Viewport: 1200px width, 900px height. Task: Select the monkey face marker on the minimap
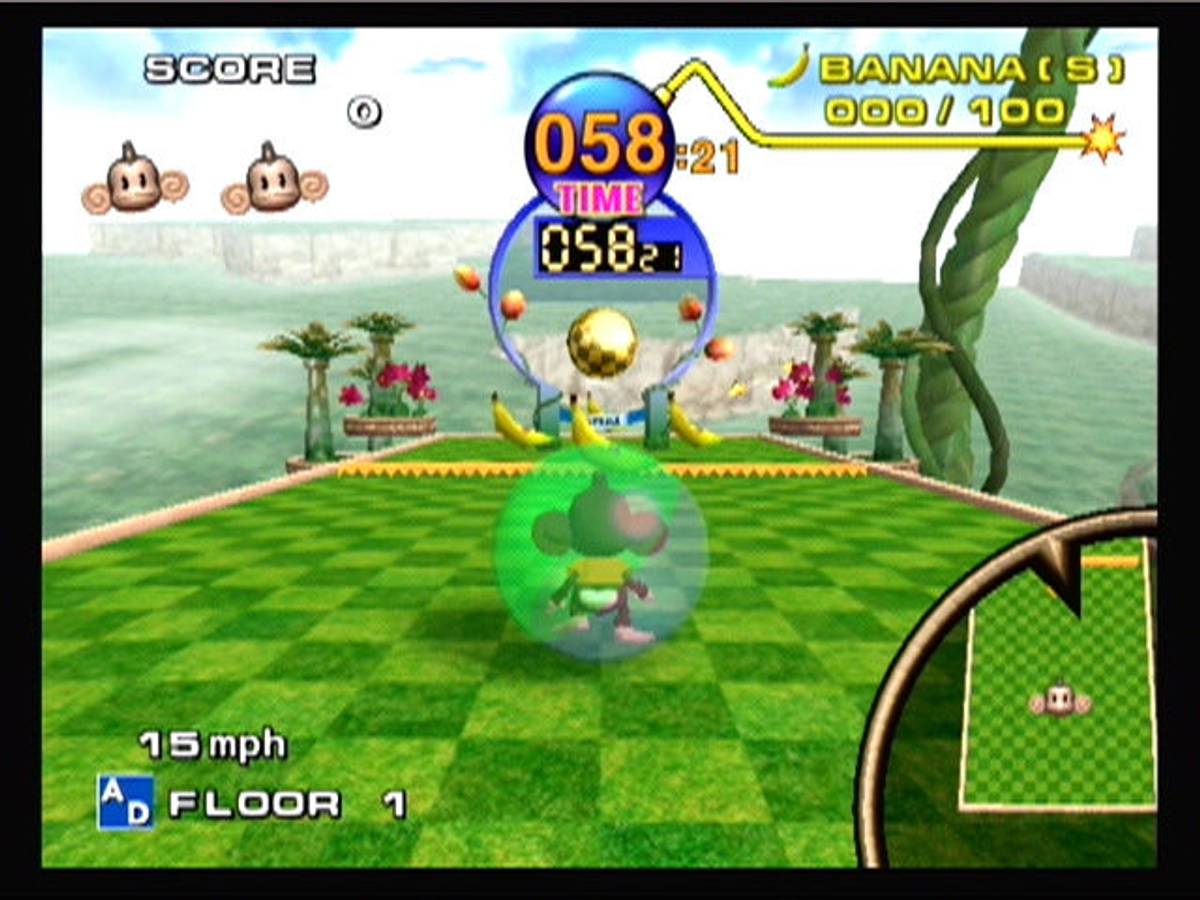[x=1060, y=700]
